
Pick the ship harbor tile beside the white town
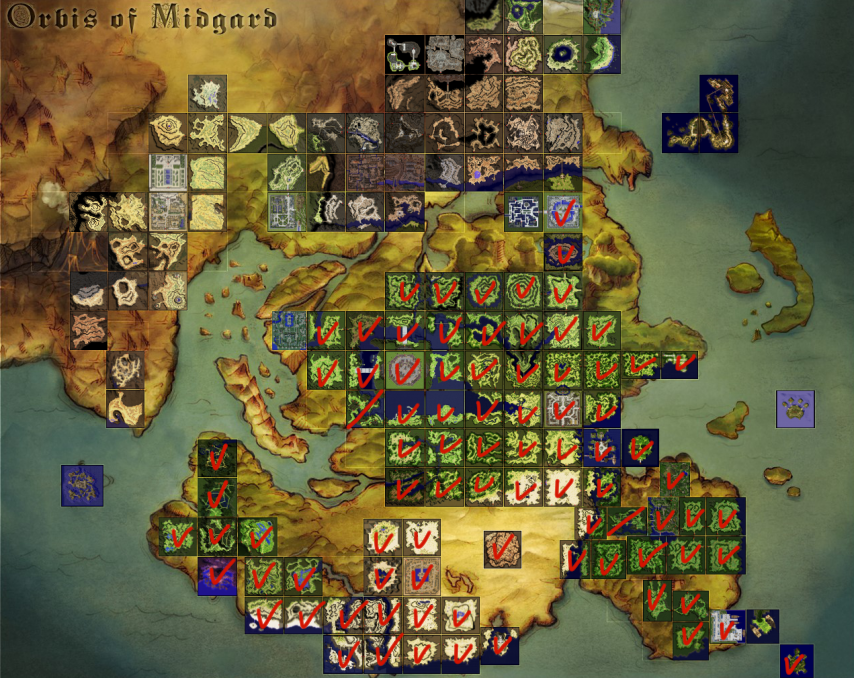763,625
